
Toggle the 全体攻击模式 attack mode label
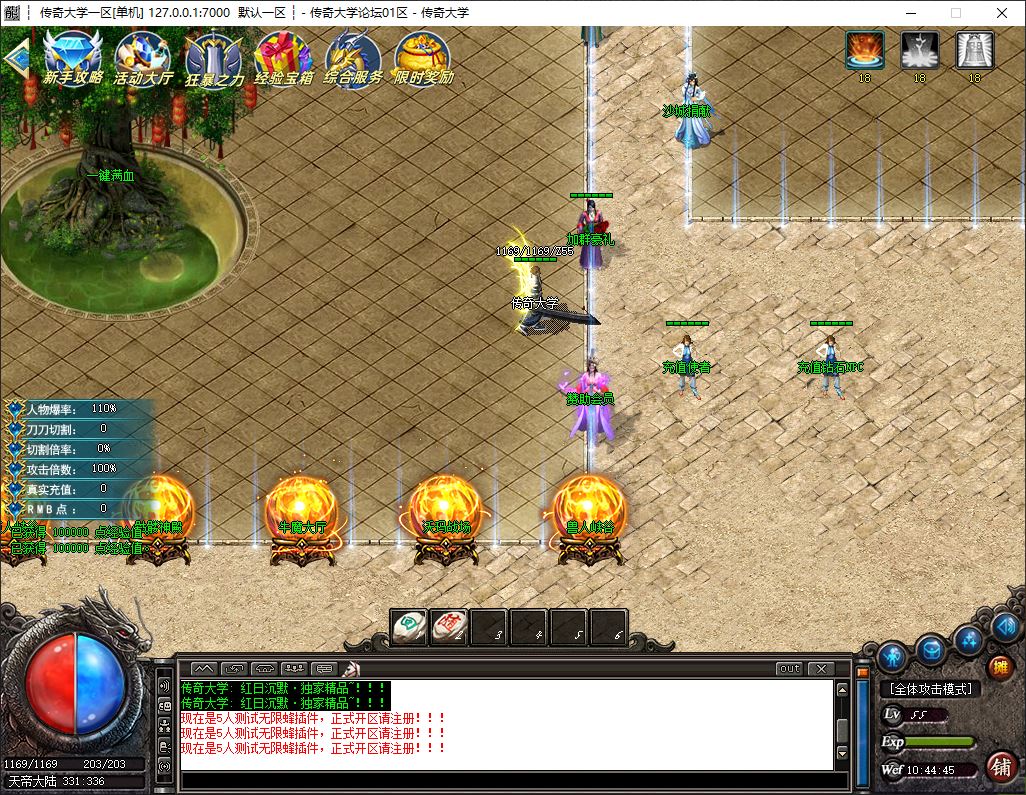click(931, 689)
